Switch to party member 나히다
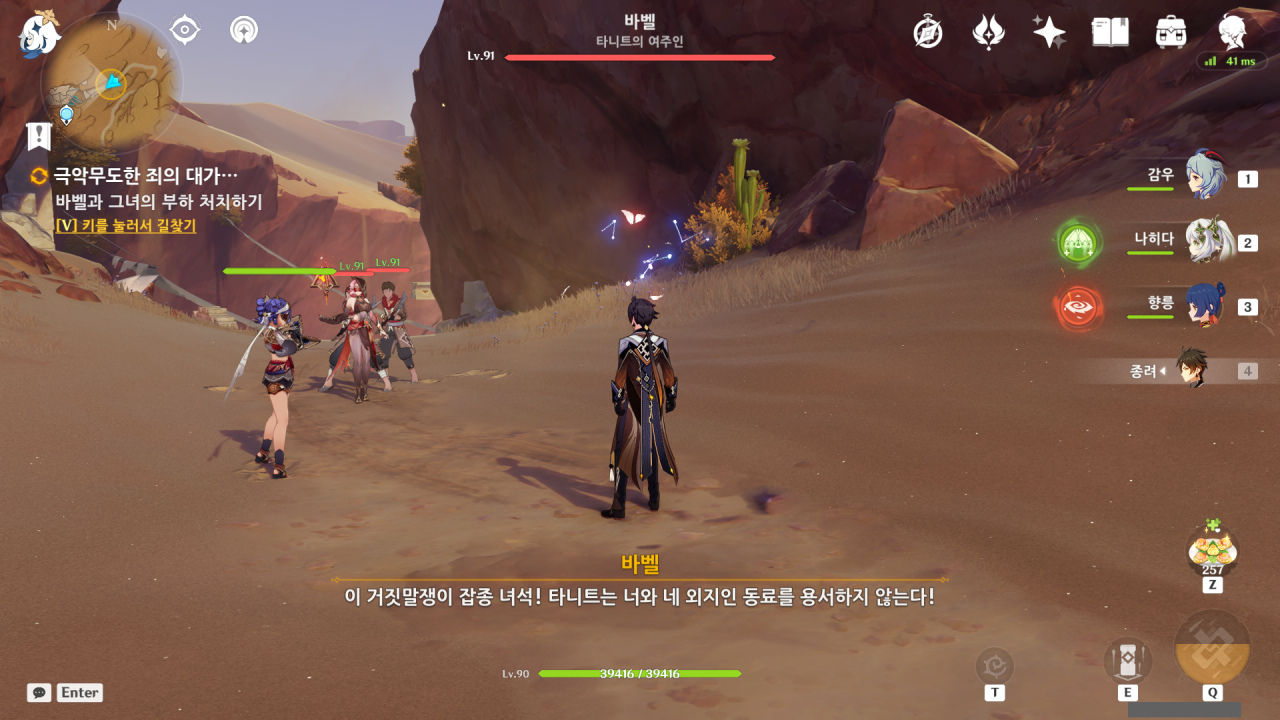Screen dimensions: 1280x720 pos(1206,241)
